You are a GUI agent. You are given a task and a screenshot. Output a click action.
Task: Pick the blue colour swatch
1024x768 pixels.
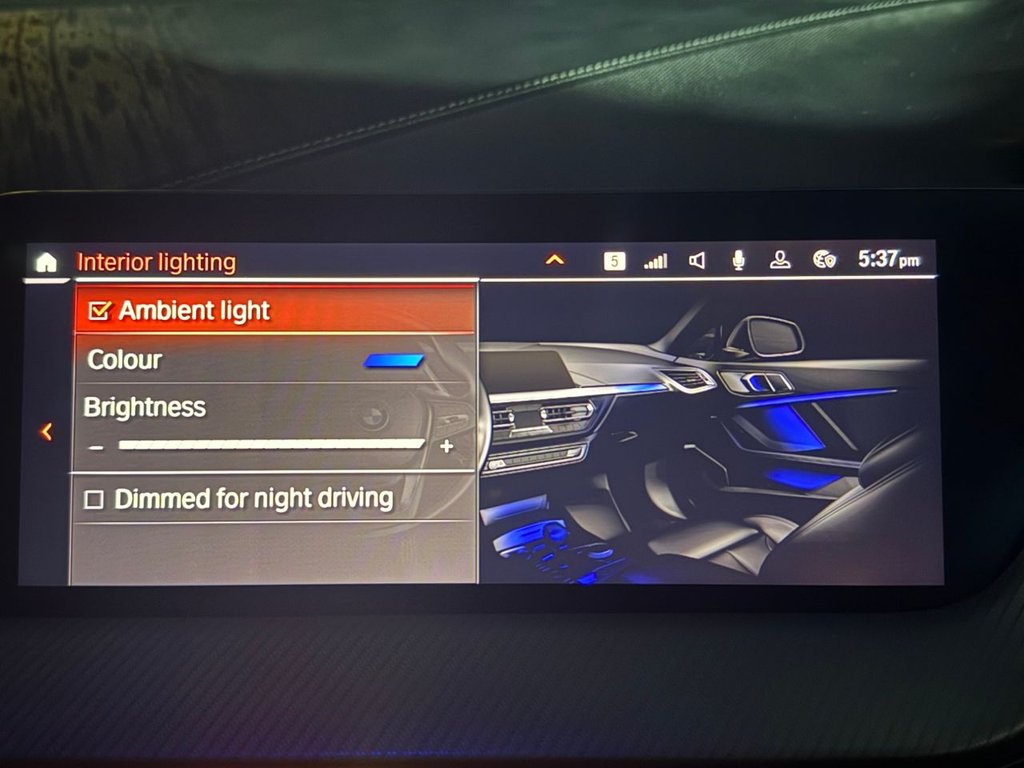pyautogui.click(x=394, y=361)
